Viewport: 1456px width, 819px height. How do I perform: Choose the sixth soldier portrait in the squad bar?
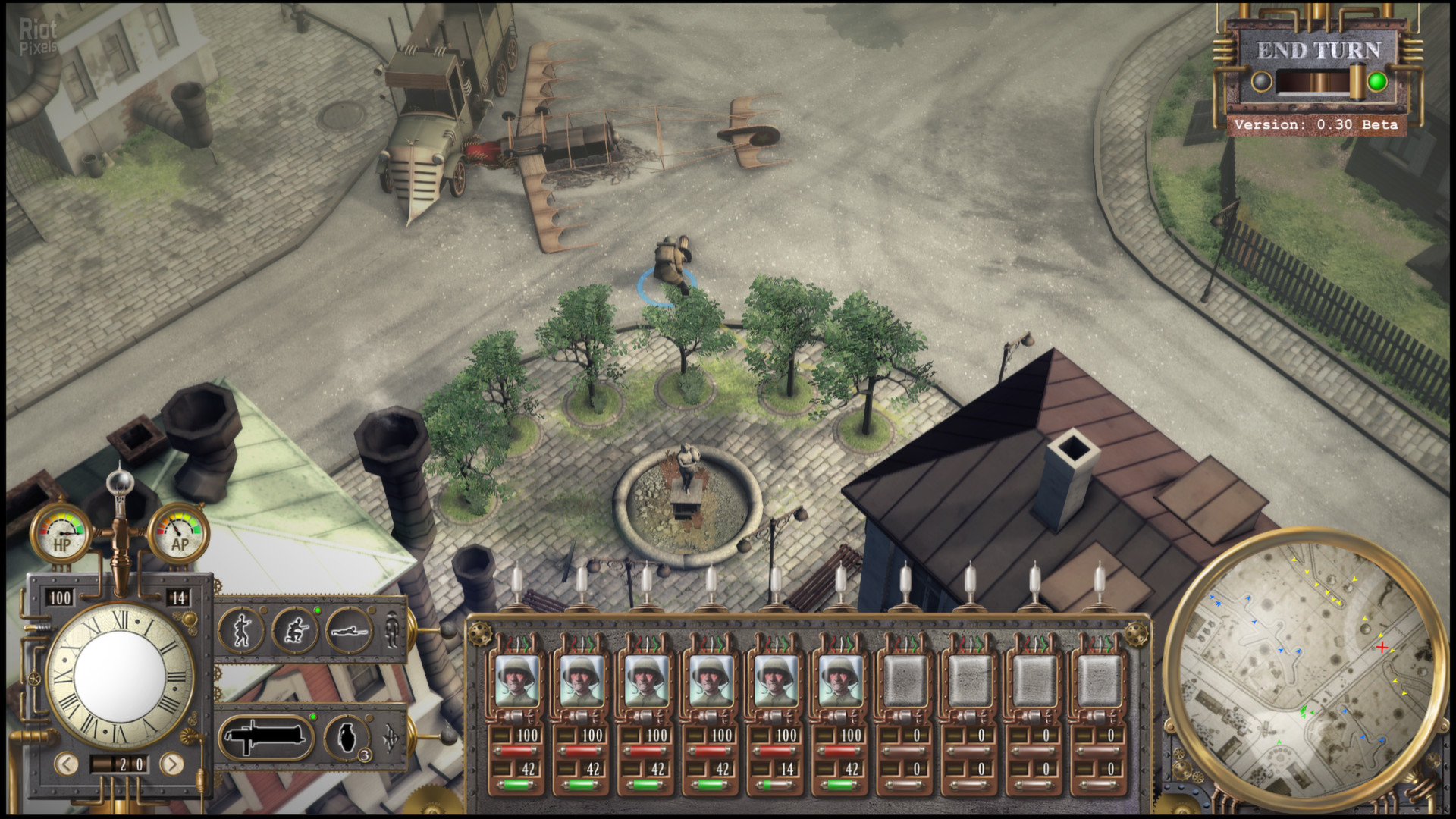(x=840, y=680)
